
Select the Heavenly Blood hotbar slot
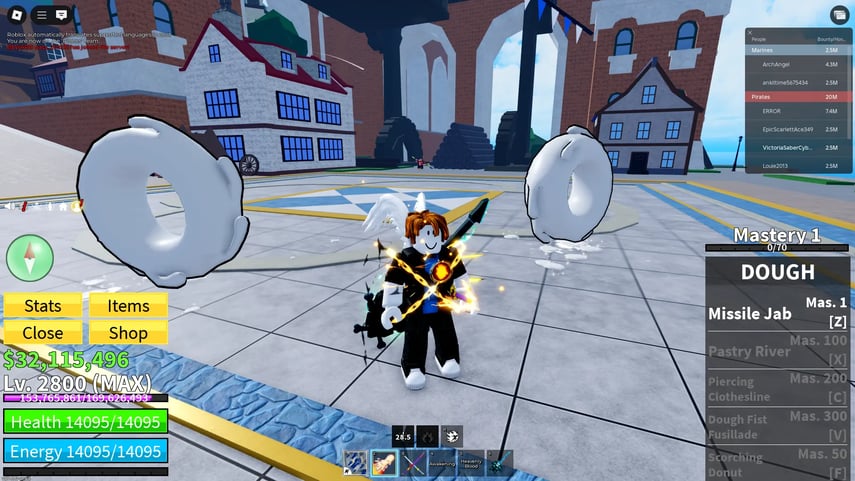471,463
